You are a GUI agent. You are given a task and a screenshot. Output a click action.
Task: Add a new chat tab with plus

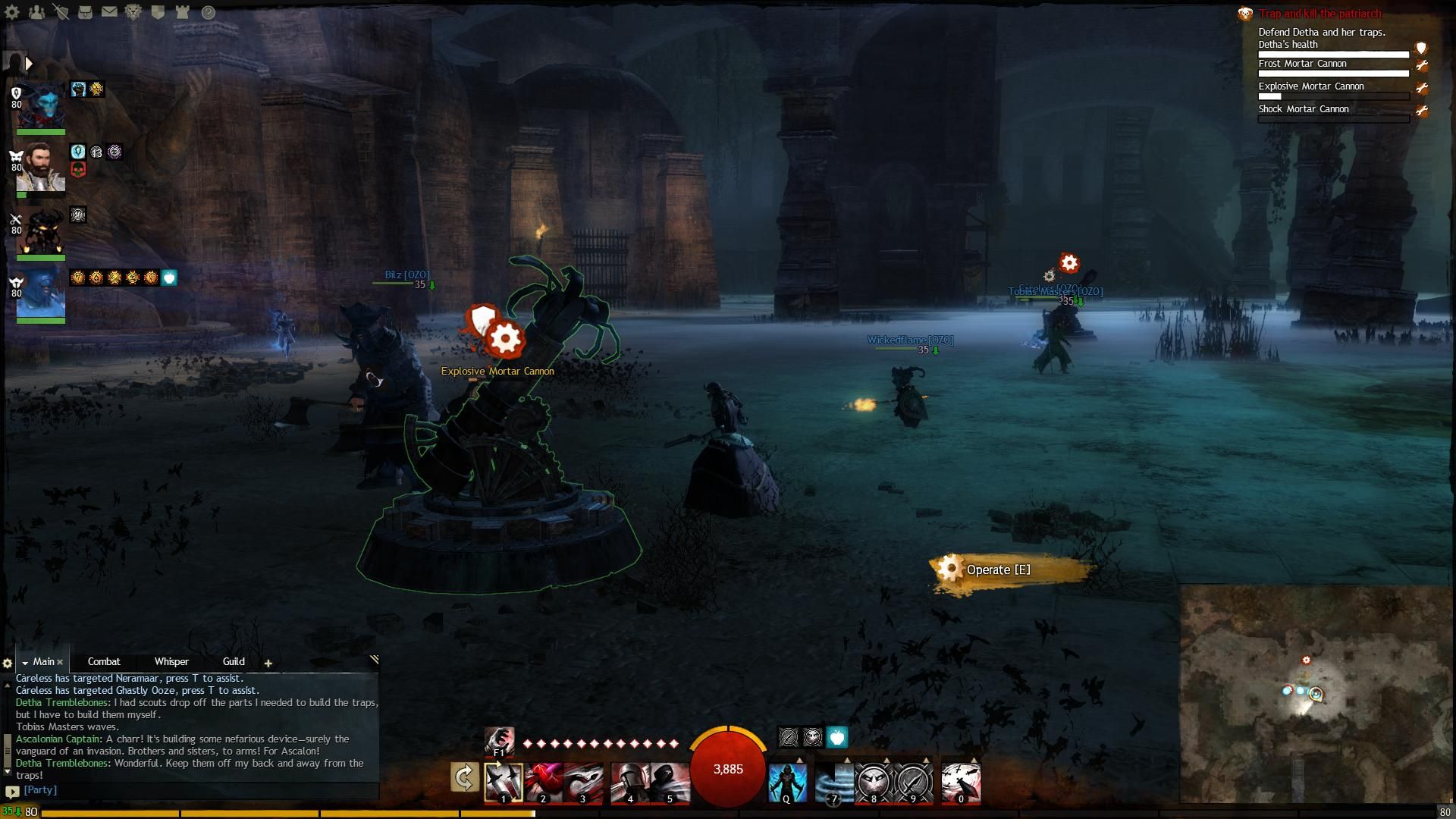point(268,663)
